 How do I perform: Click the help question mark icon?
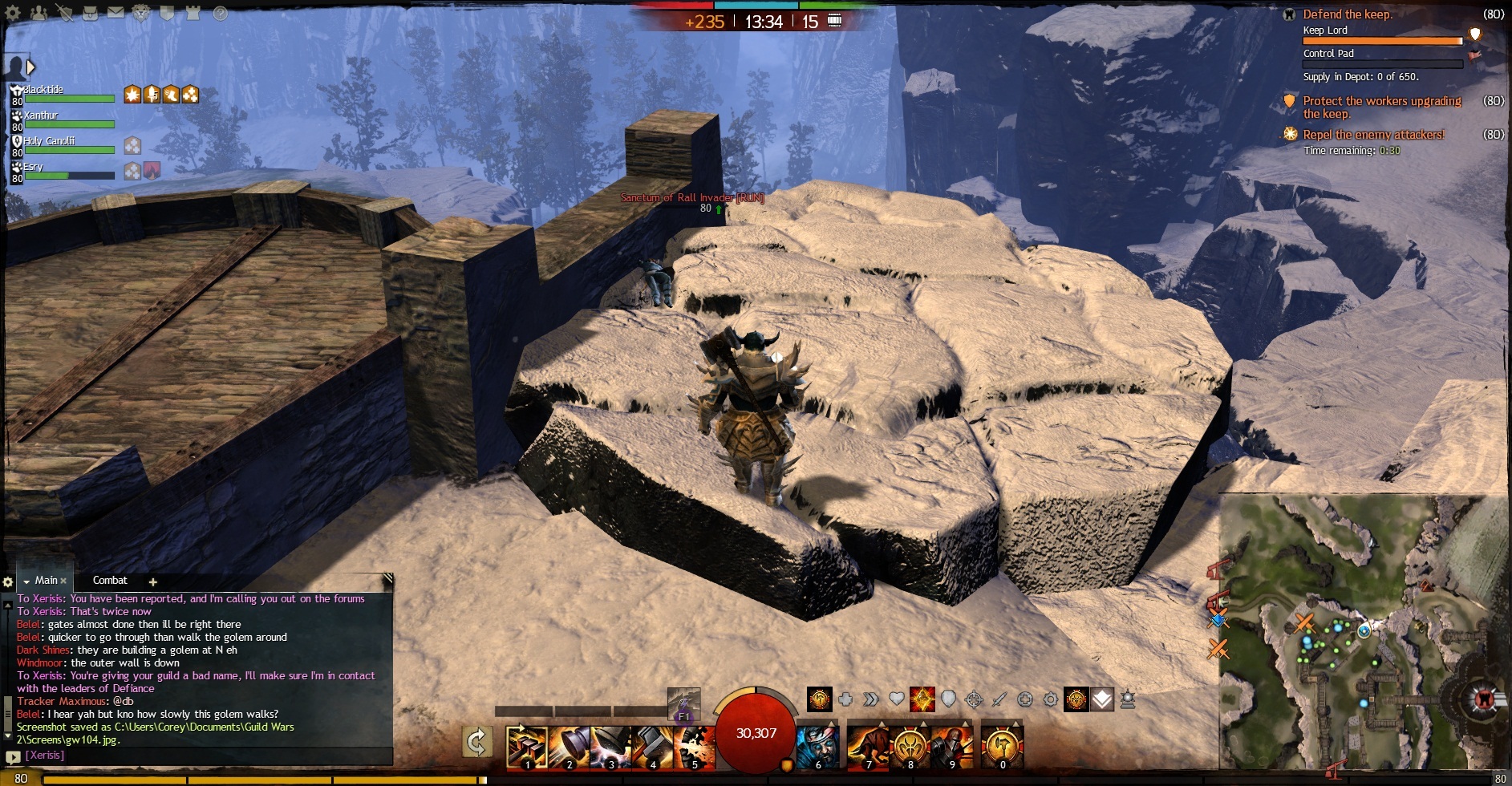tap(220, 13)
